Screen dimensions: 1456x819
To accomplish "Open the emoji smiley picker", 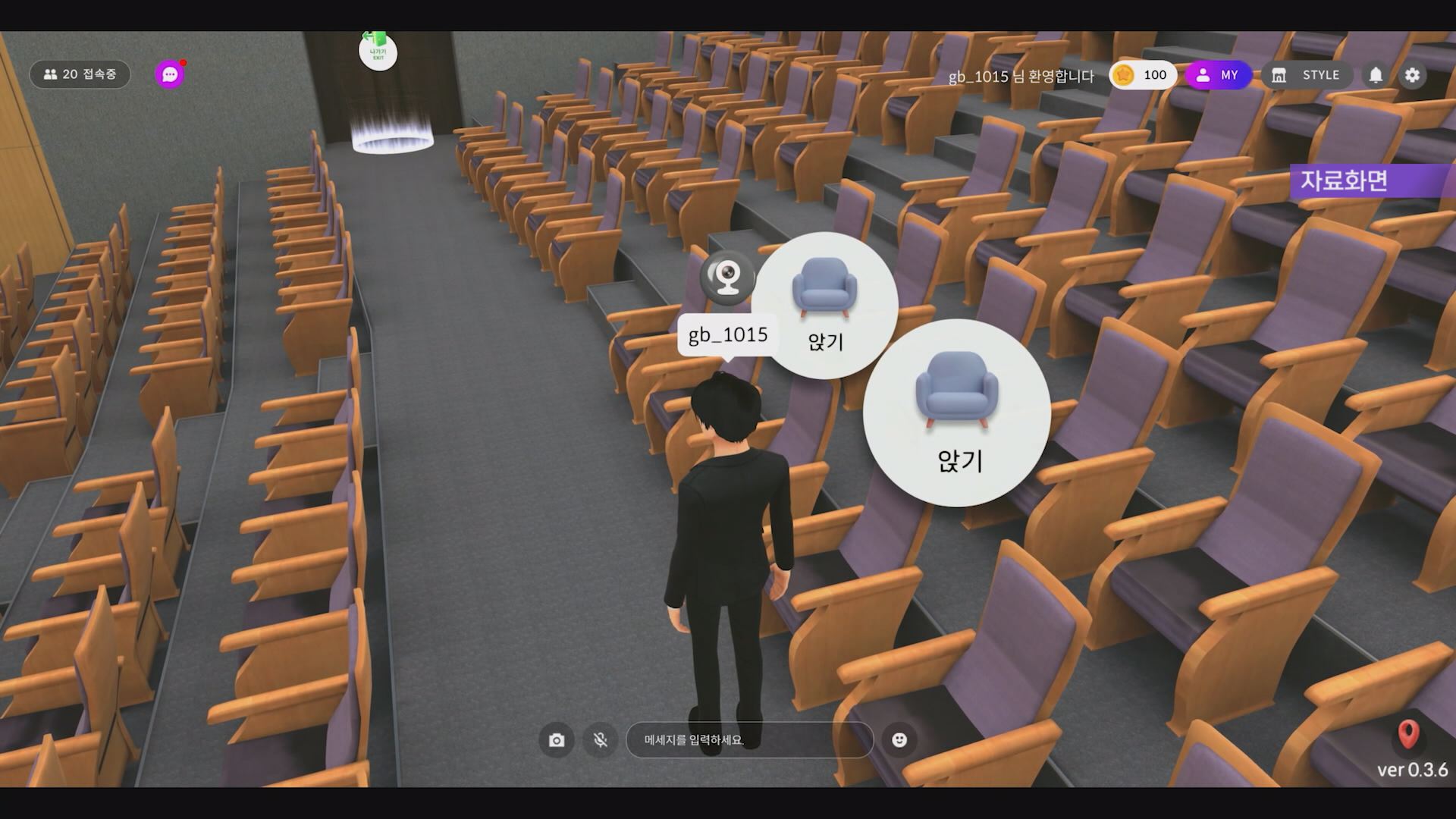I will click(x=899, y=740).
